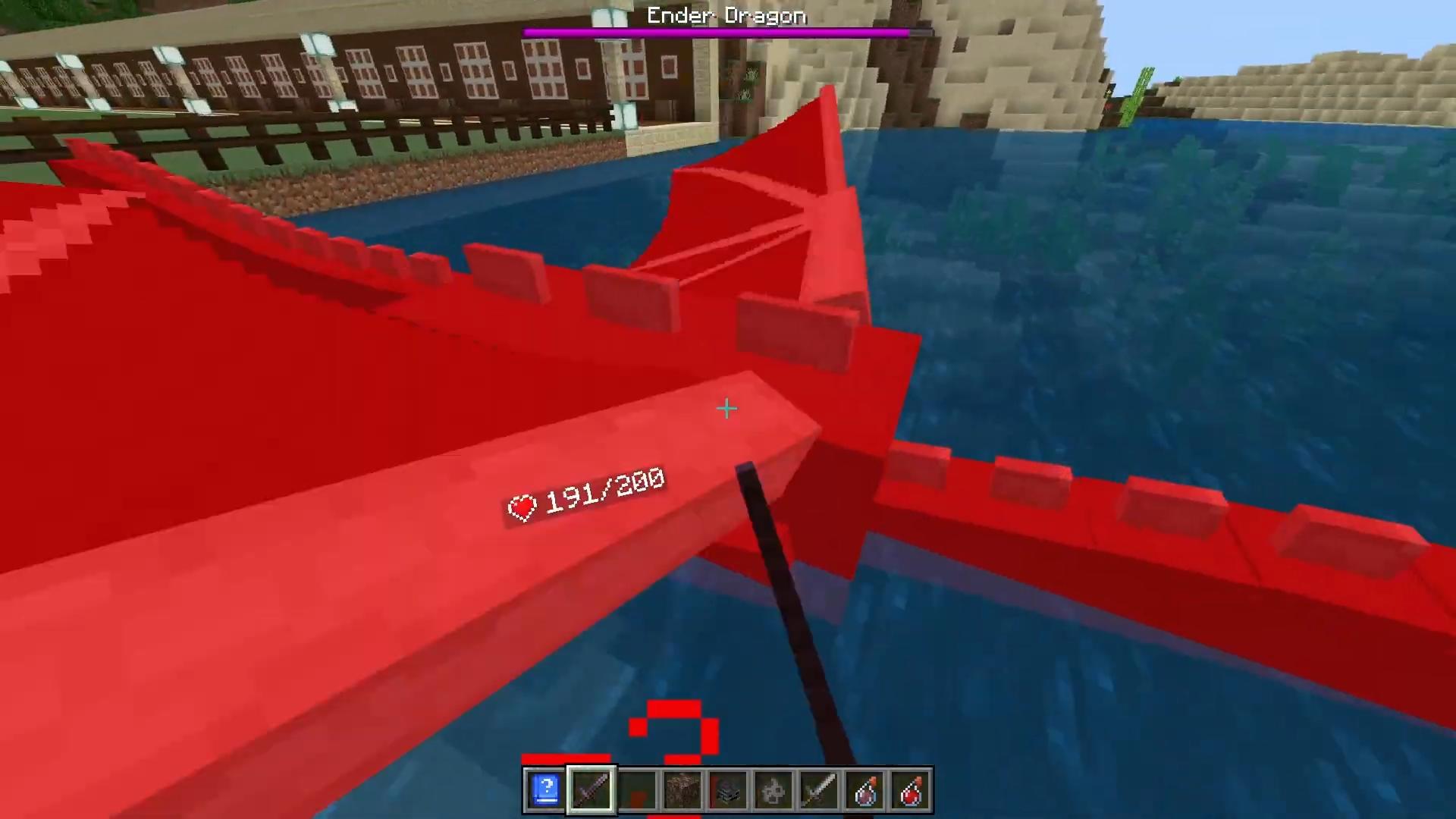Choose the brown dirt block slot

[x=682, y=790]
